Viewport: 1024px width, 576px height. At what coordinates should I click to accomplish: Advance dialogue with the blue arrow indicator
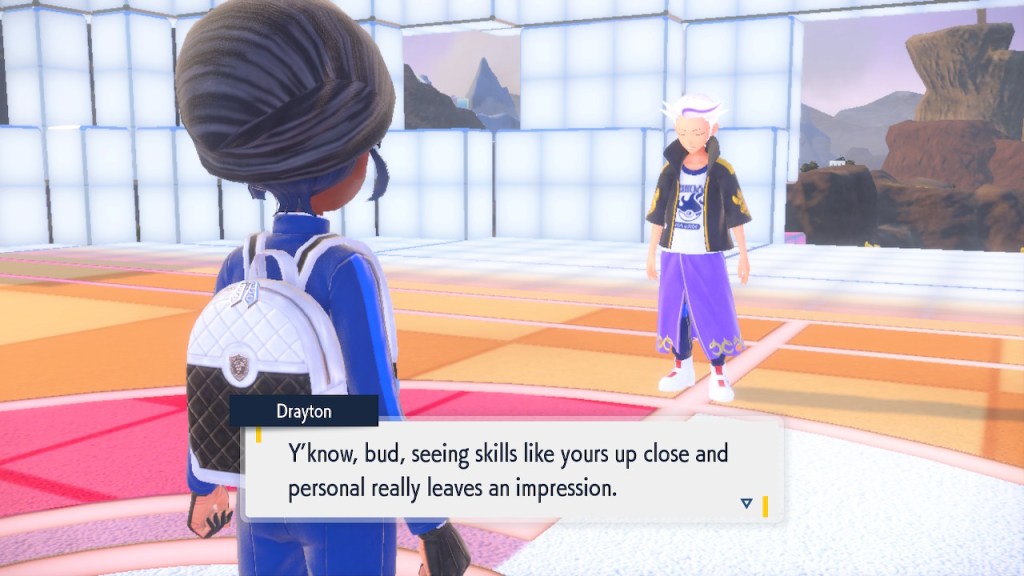point(746,503)
